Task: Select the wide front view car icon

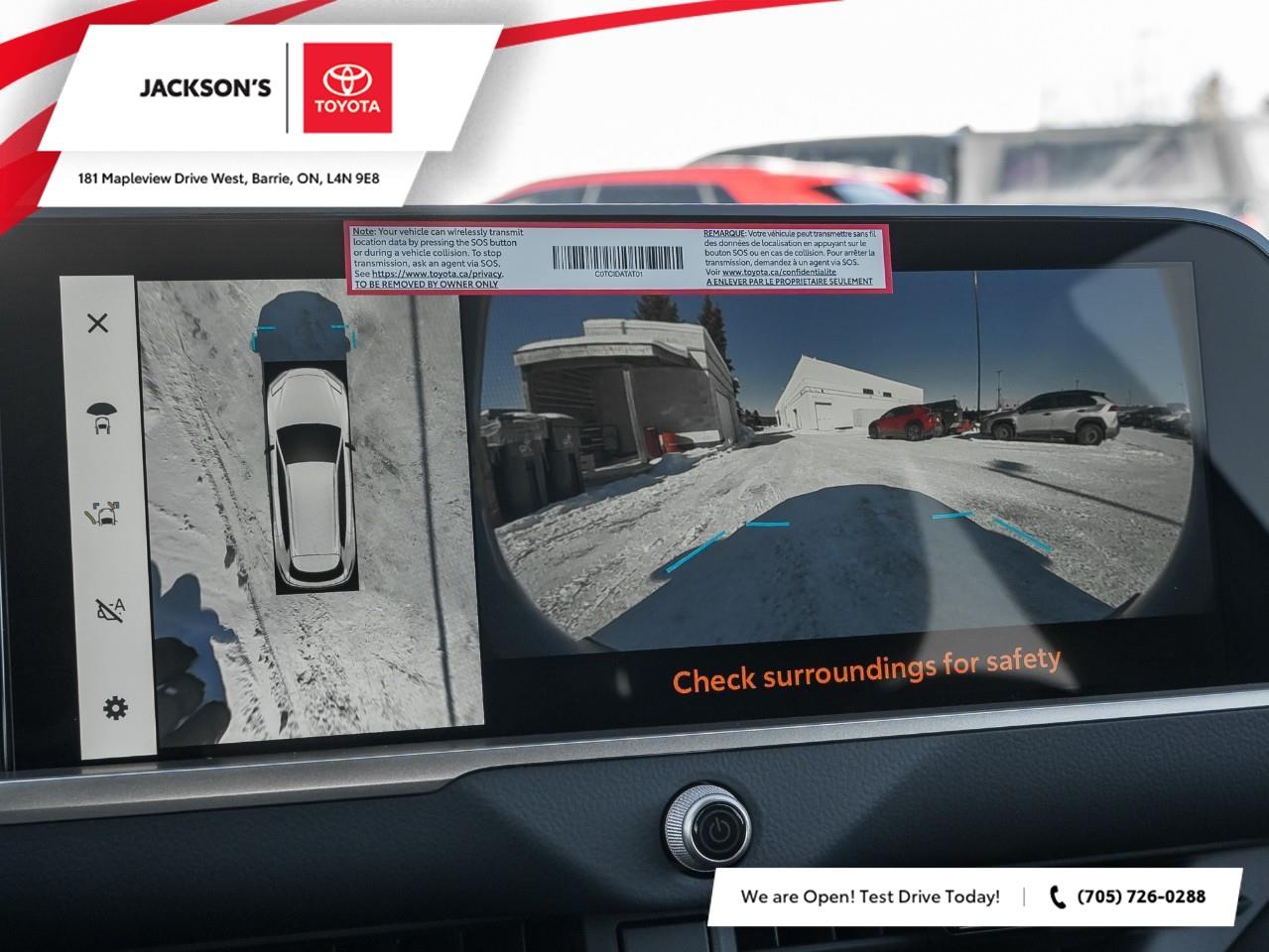Action: 100,417
